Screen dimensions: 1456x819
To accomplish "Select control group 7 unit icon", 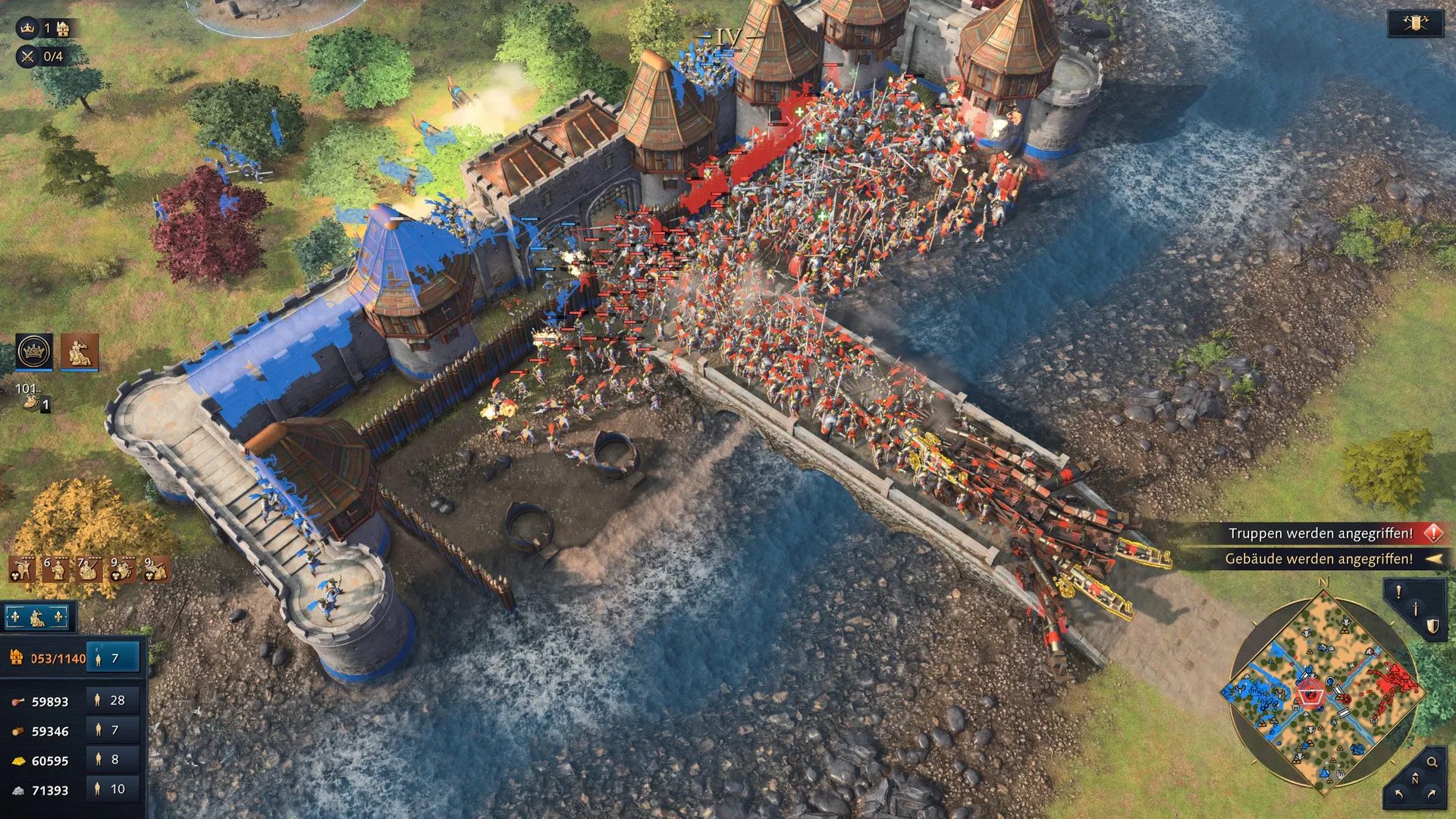I will (89, 569).
